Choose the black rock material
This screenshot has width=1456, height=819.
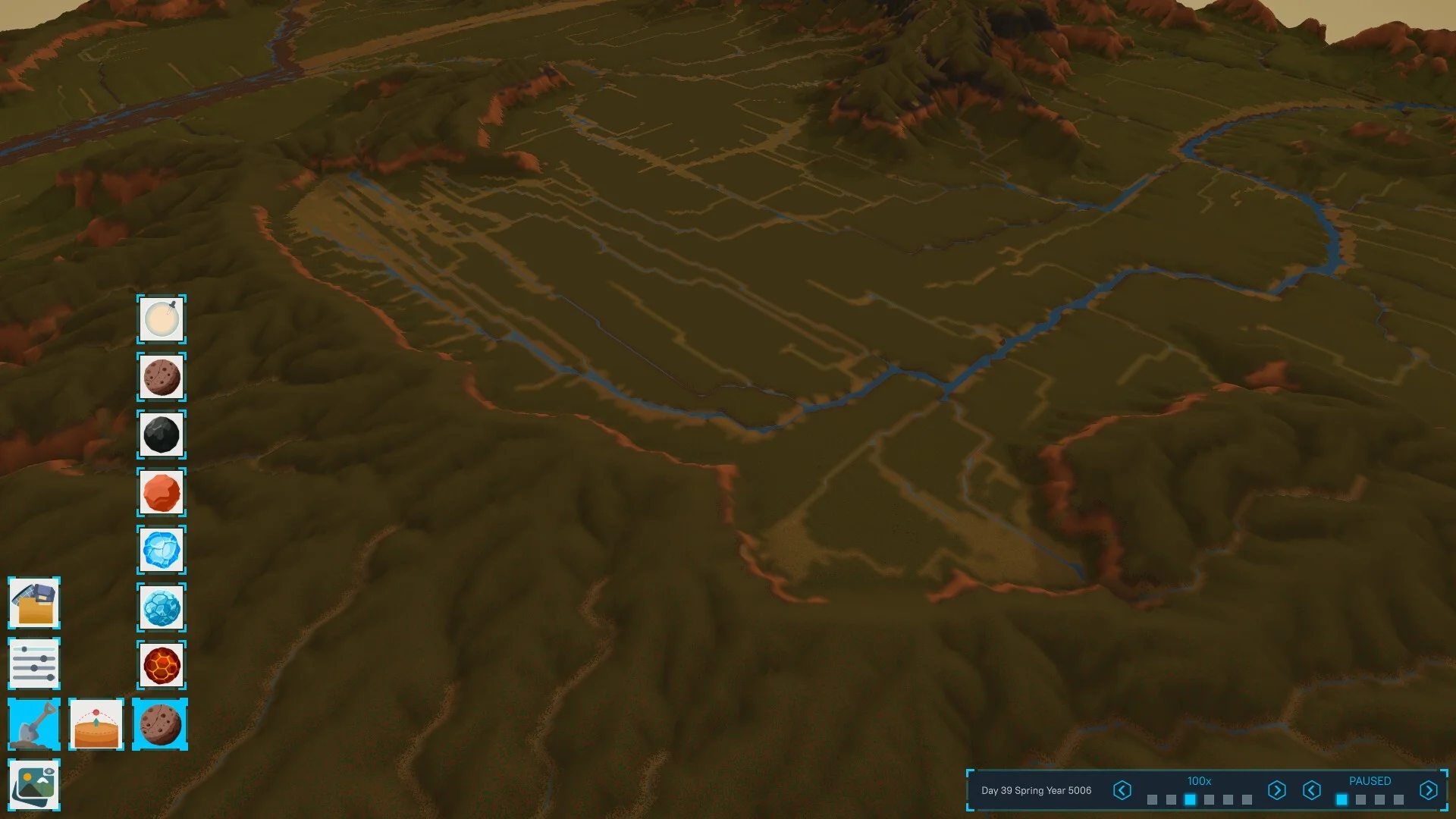click(162, 435)
